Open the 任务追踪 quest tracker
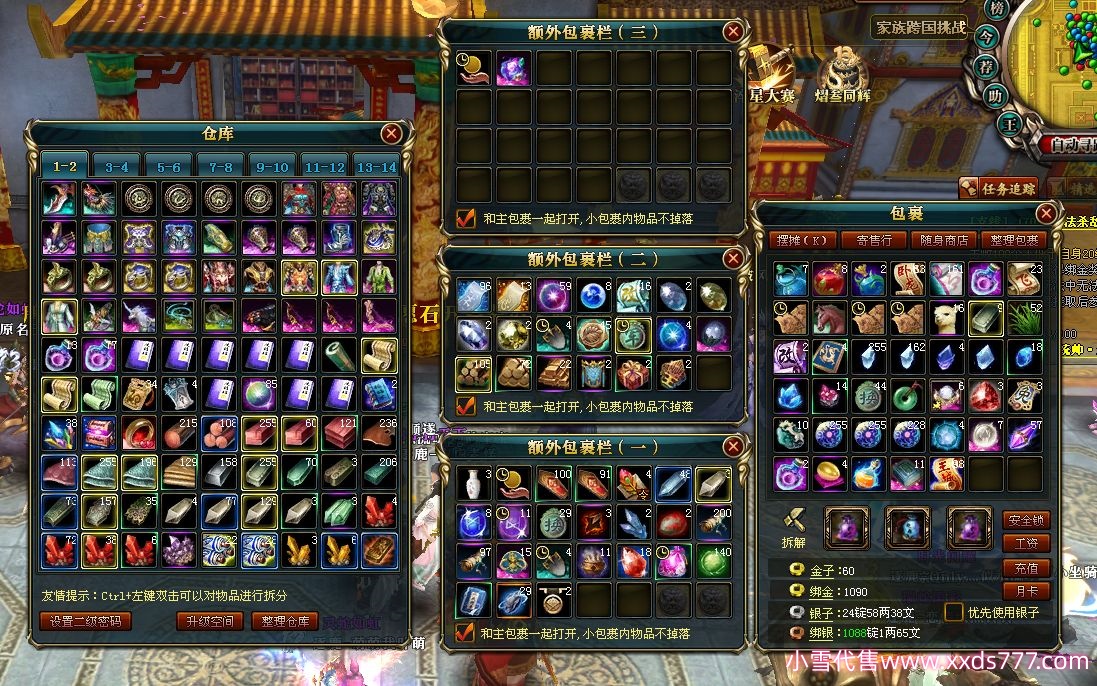 point(999,187)
